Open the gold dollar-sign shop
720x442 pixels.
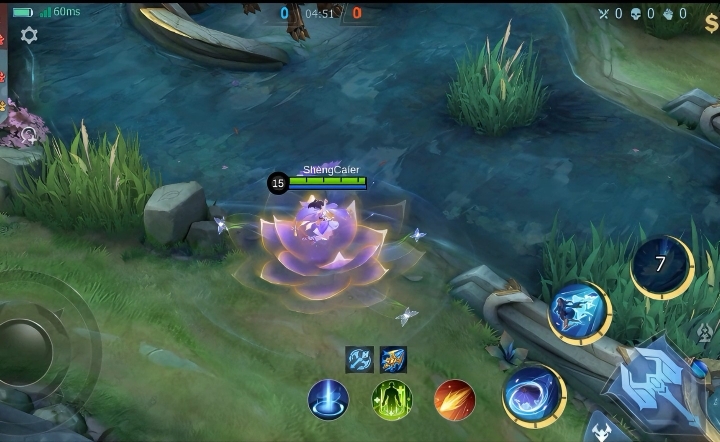[711, 26]
